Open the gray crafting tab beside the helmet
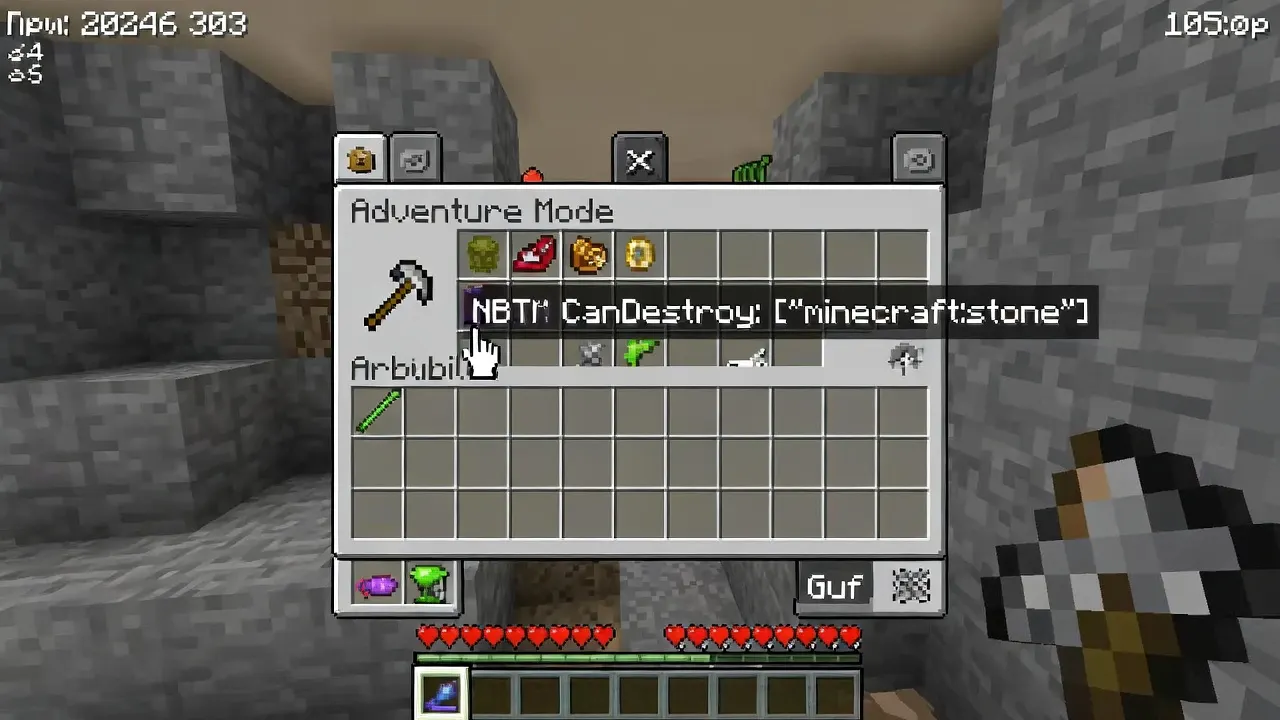The image size is (1280, 720). click(x=414, y=158)
